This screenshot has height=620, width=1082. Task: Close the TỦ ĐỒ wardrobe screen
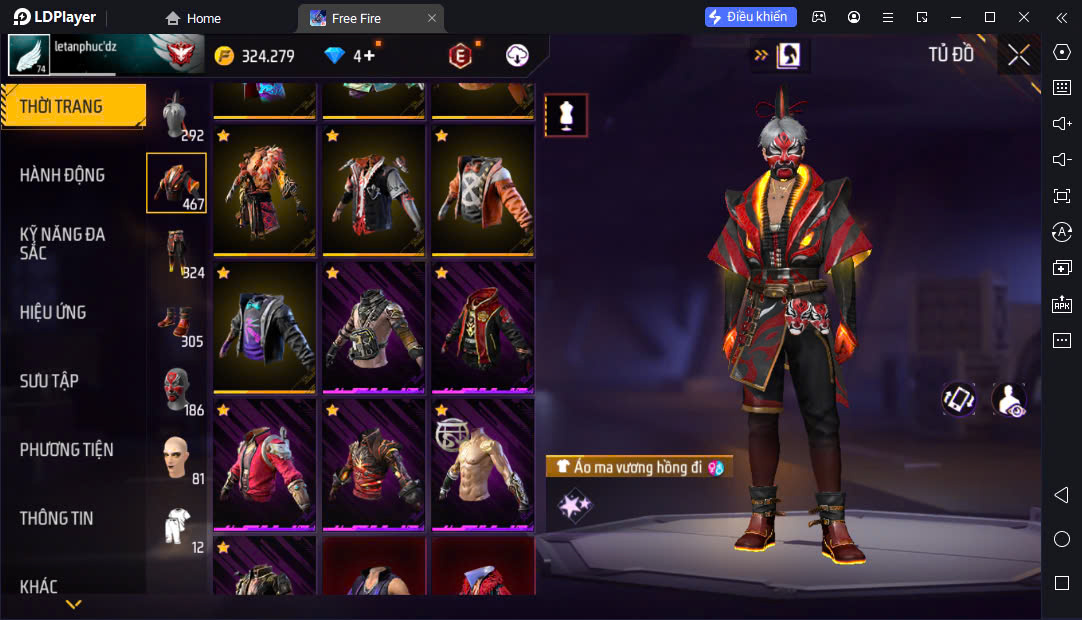(1018, 55)
